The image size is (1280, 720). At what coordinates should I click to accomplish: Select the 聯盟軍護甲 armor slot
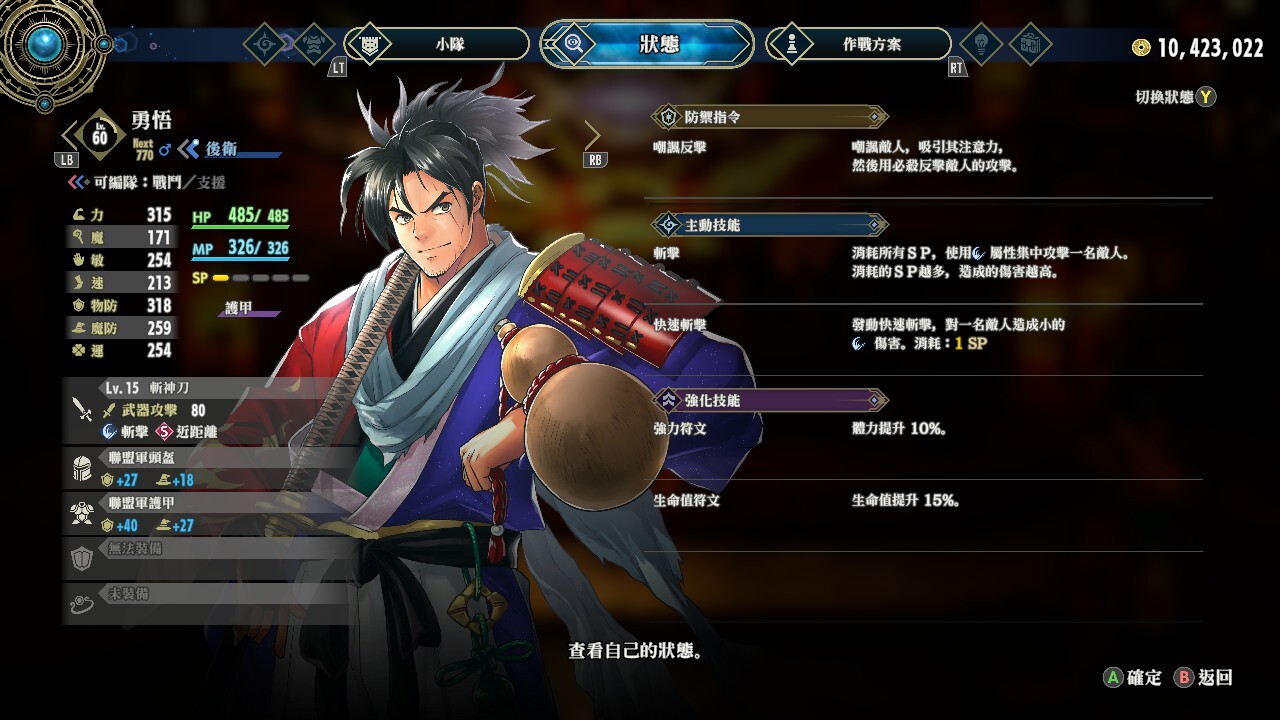tap(210, 514)
